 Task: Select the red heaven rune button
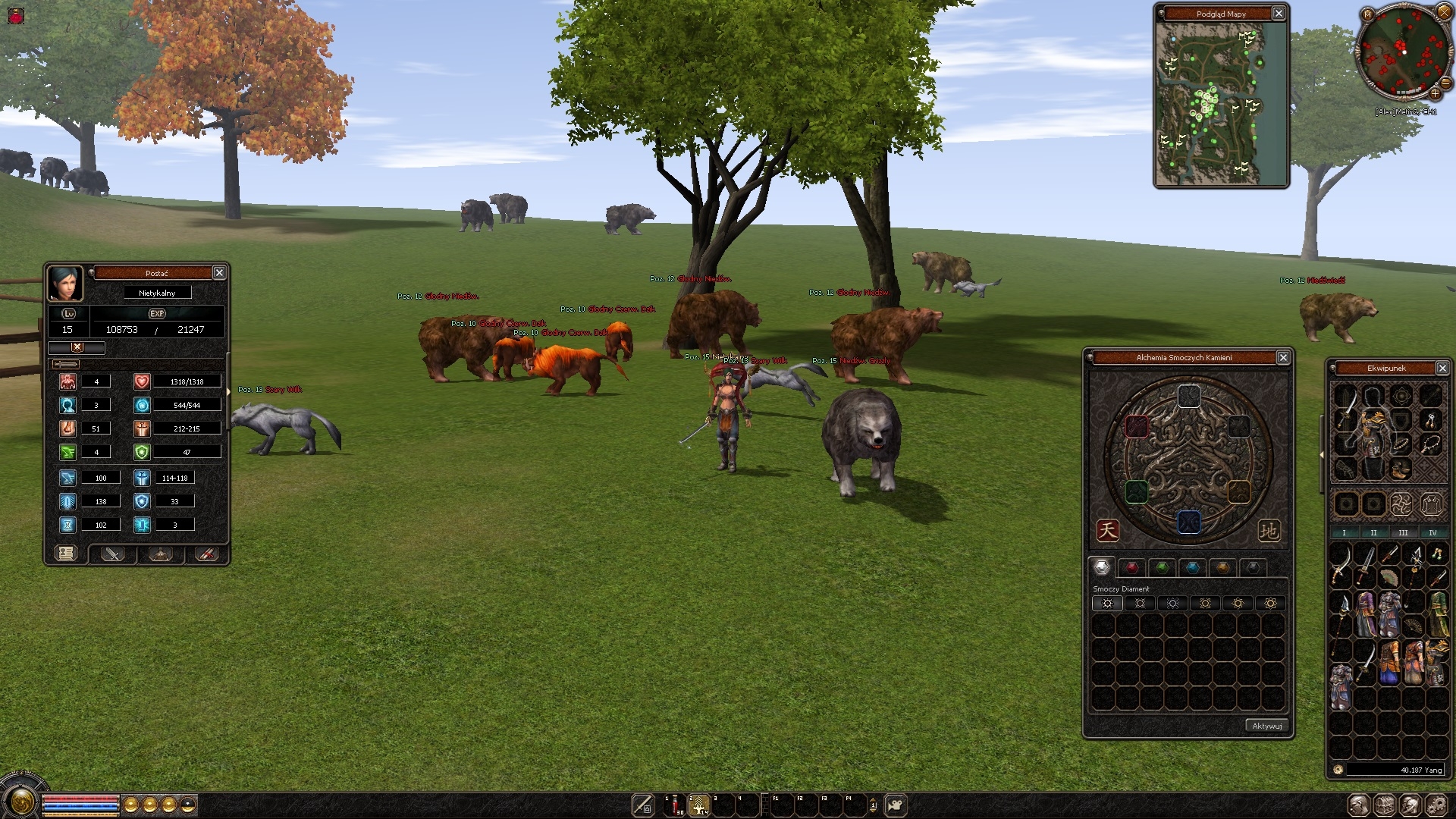1107,530
